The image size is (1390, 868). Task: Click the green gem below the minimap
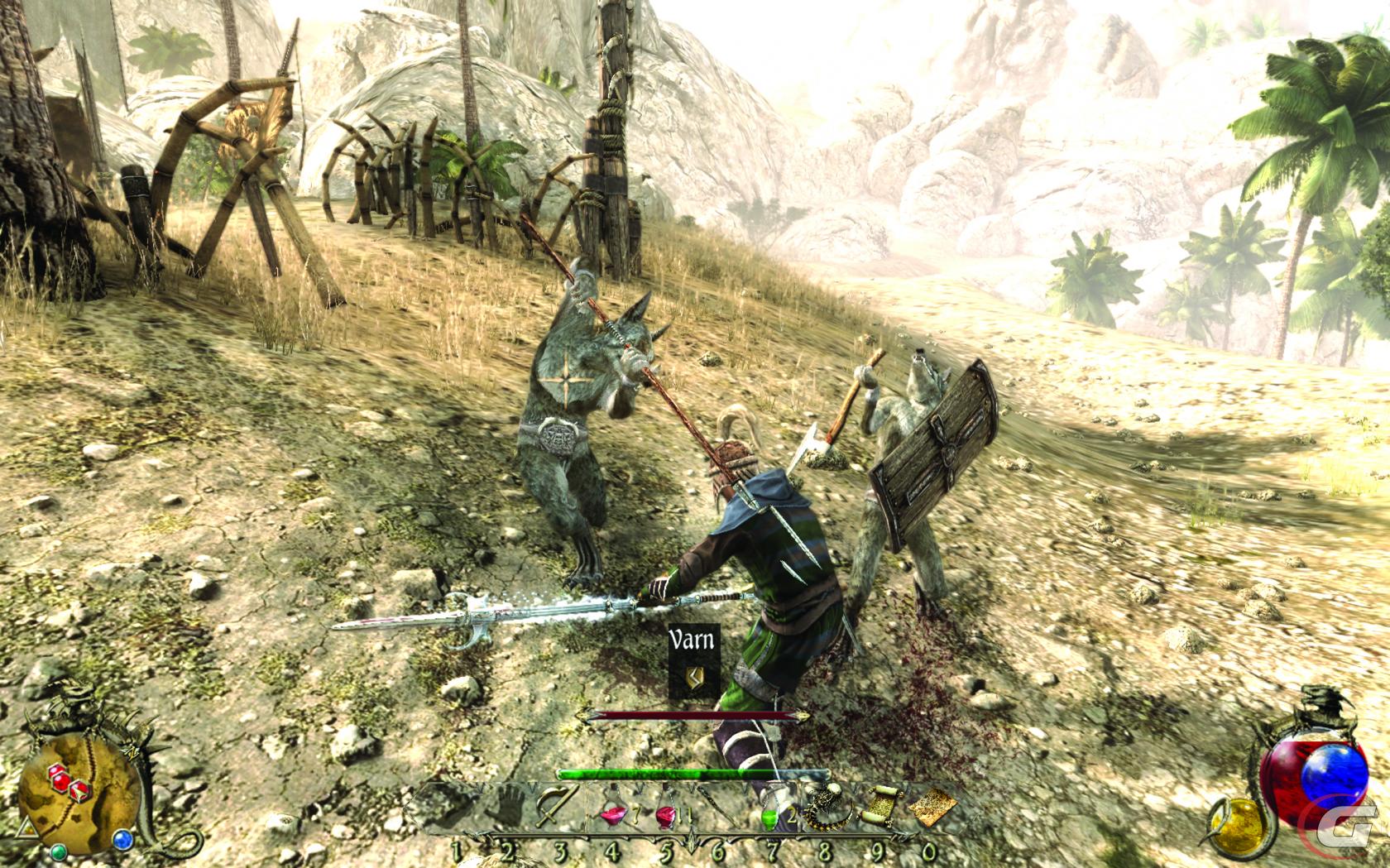[59, 851]
